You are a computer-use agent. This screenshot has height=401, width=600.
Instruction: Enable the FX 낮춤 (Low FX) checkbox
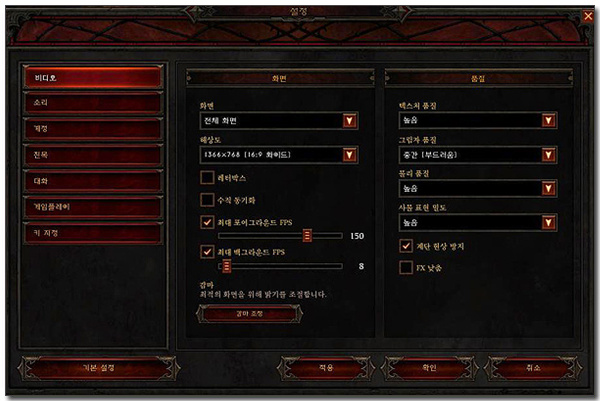click(406, 267)
